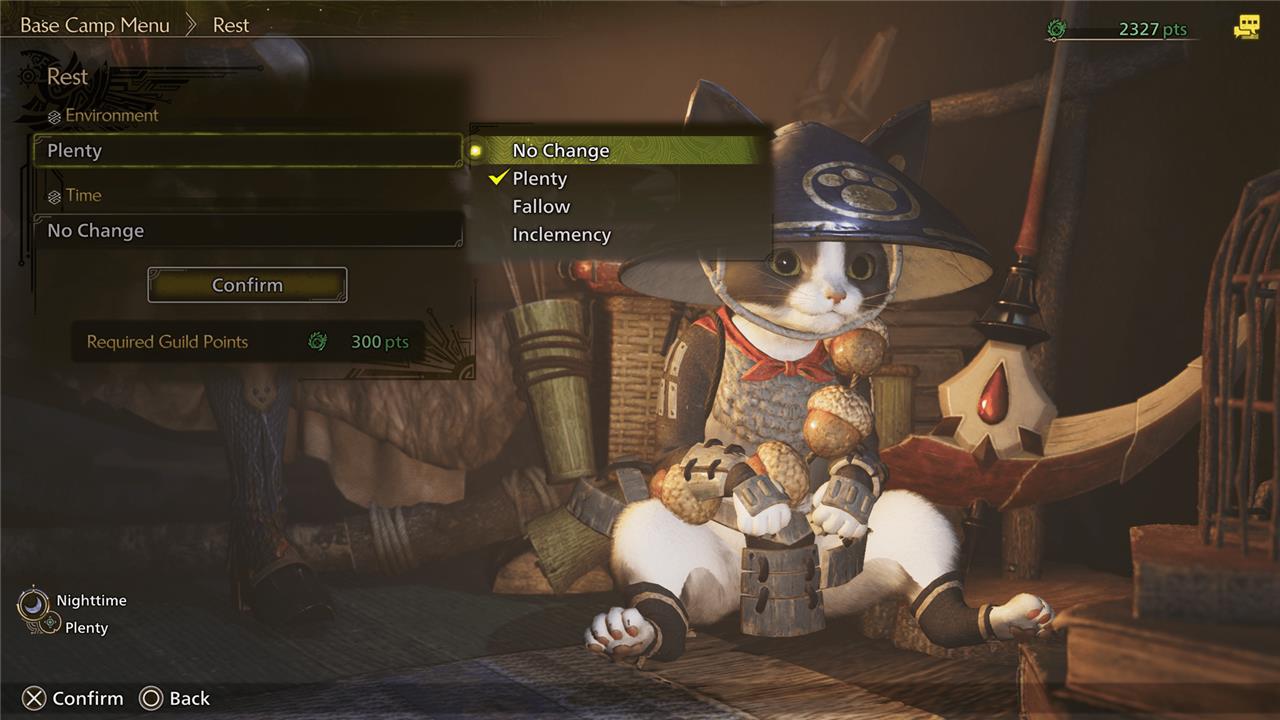Select the No Change environment option
Viewport: 1280px width, 720px height.
pyautogui.click(x=561, y=150)
